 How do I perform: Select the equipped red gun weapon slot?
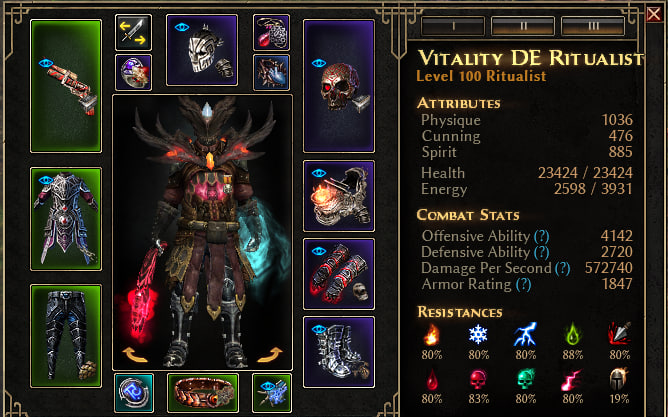coord(66,84)
